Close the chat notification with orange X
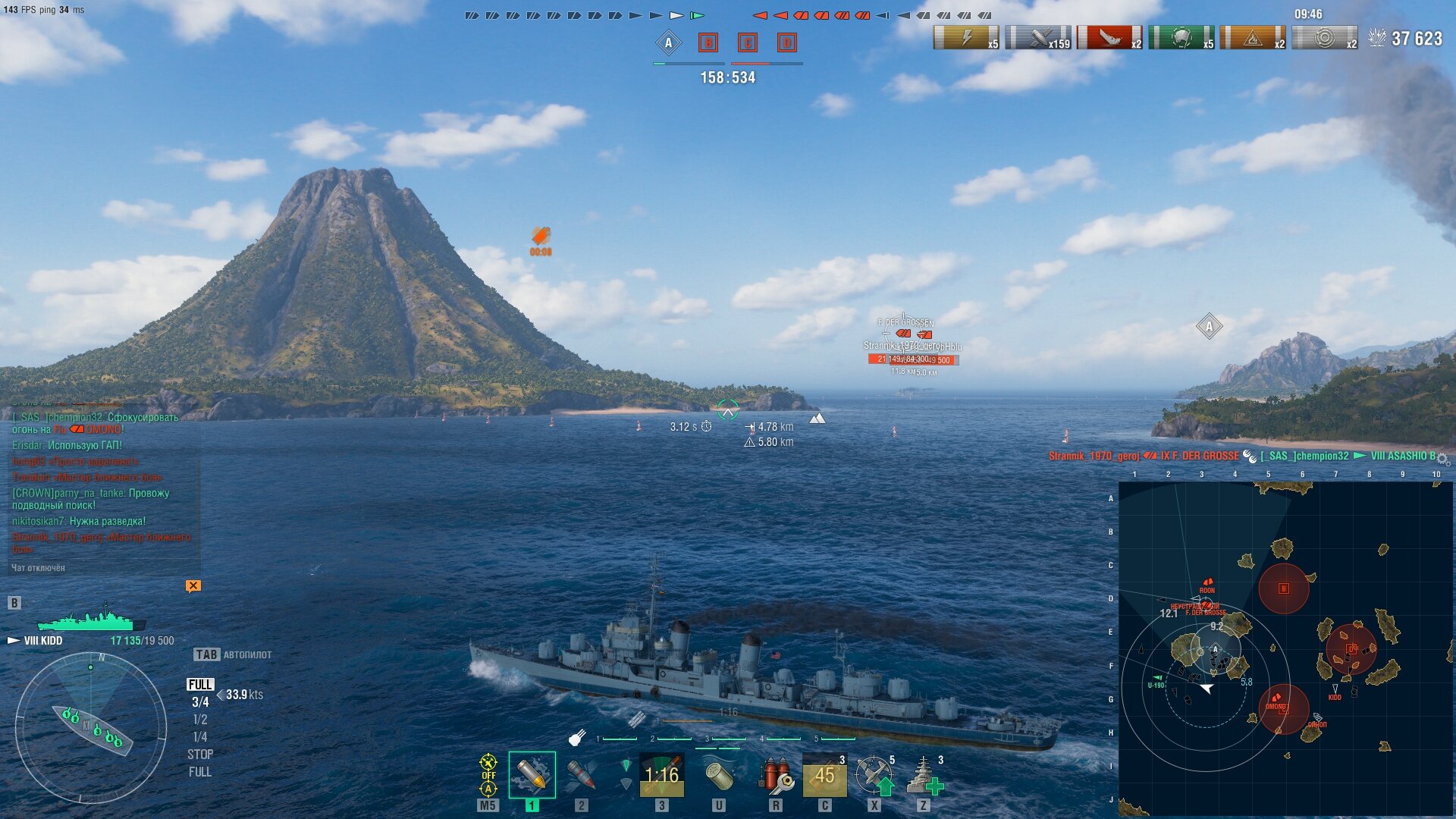 [x=193, y=585]
